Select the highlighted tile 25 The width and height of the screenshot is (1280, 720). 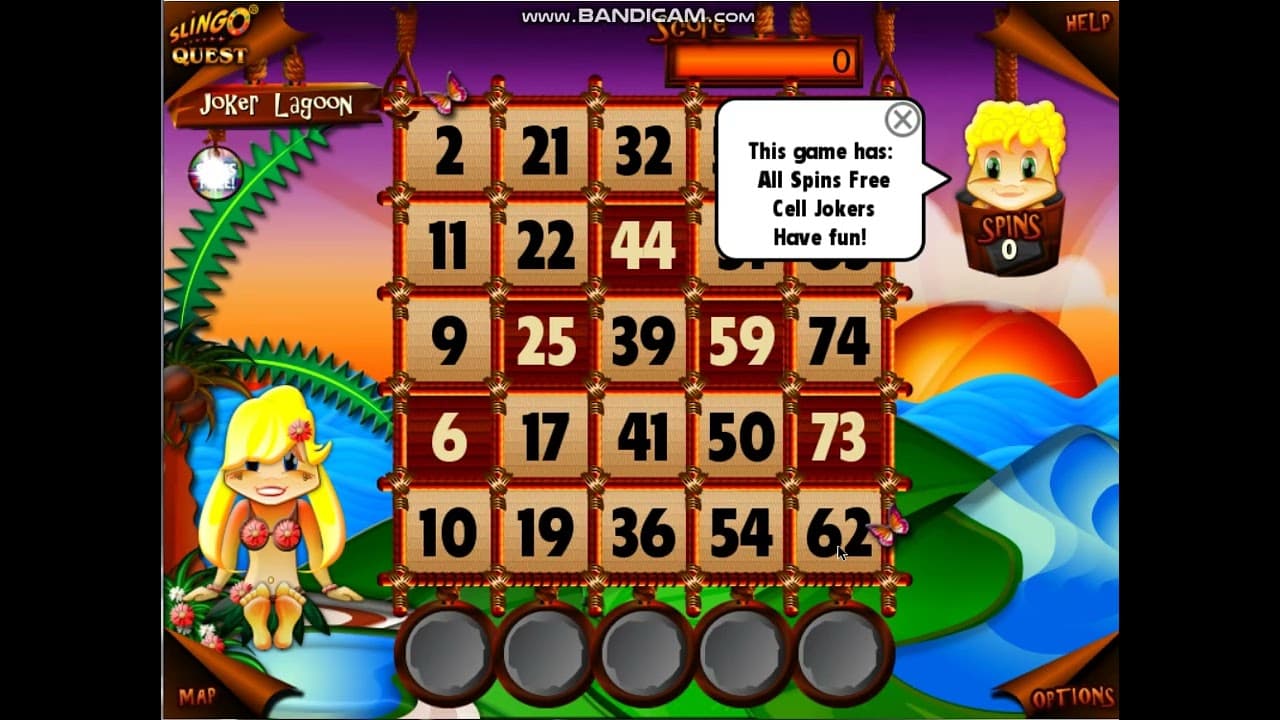pos(545,342)
